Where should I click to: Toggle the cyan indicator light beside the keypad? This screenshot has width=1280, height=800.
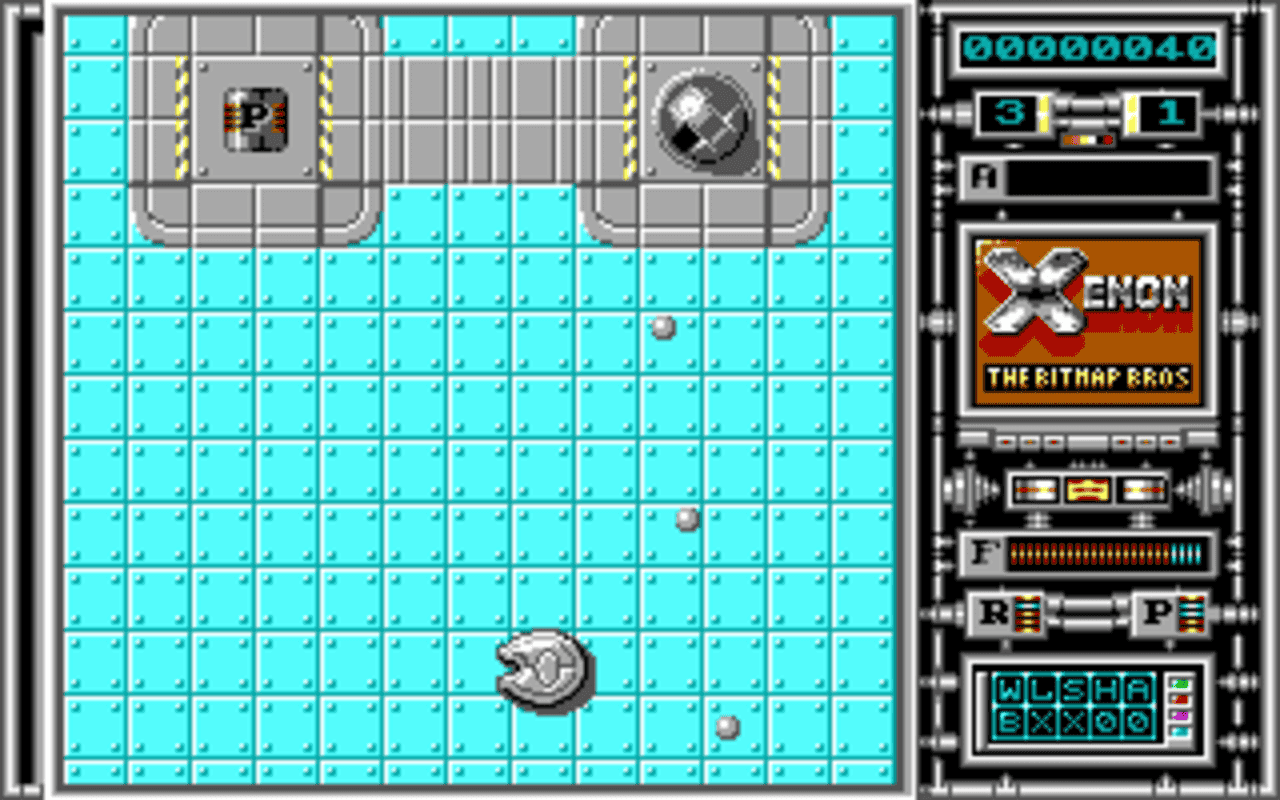pyautogui.click(x=1180, y=731)
